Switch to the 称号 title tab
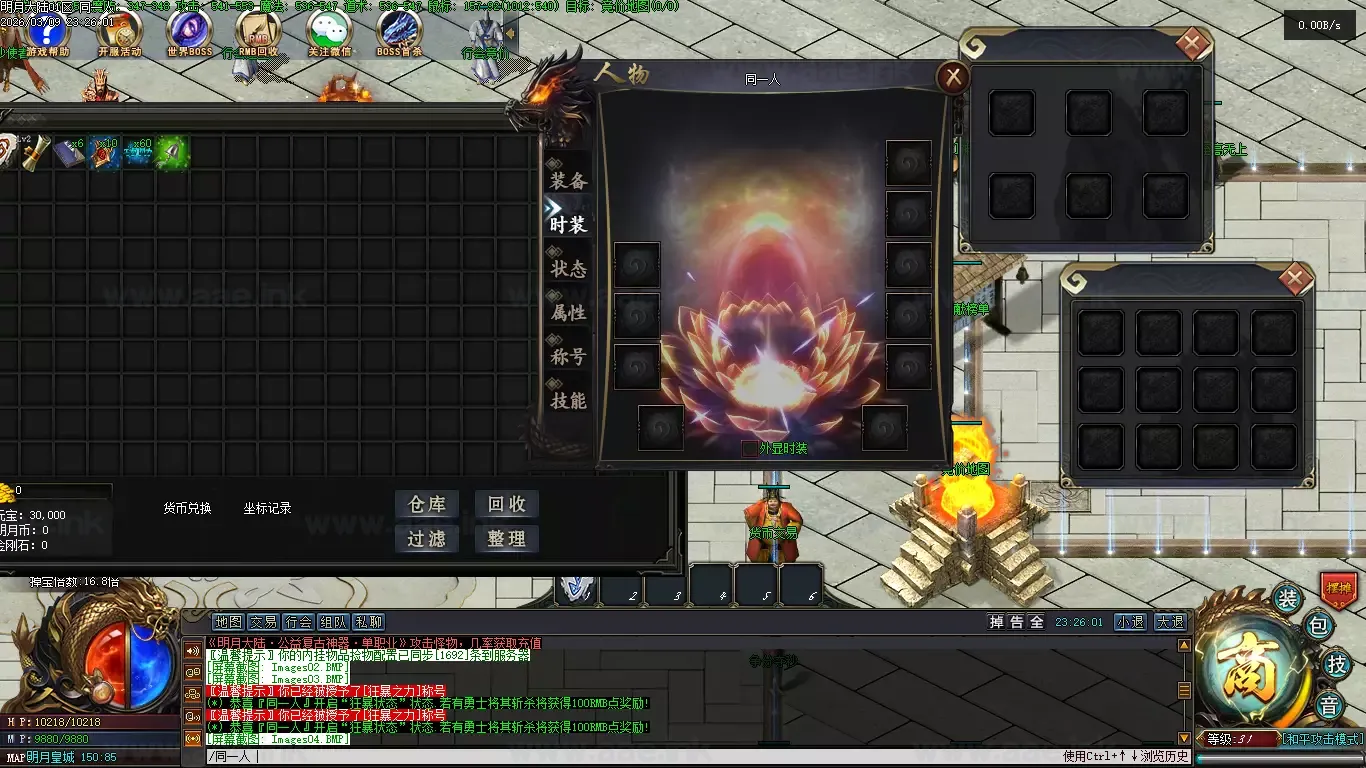 (x=568, y=357)
